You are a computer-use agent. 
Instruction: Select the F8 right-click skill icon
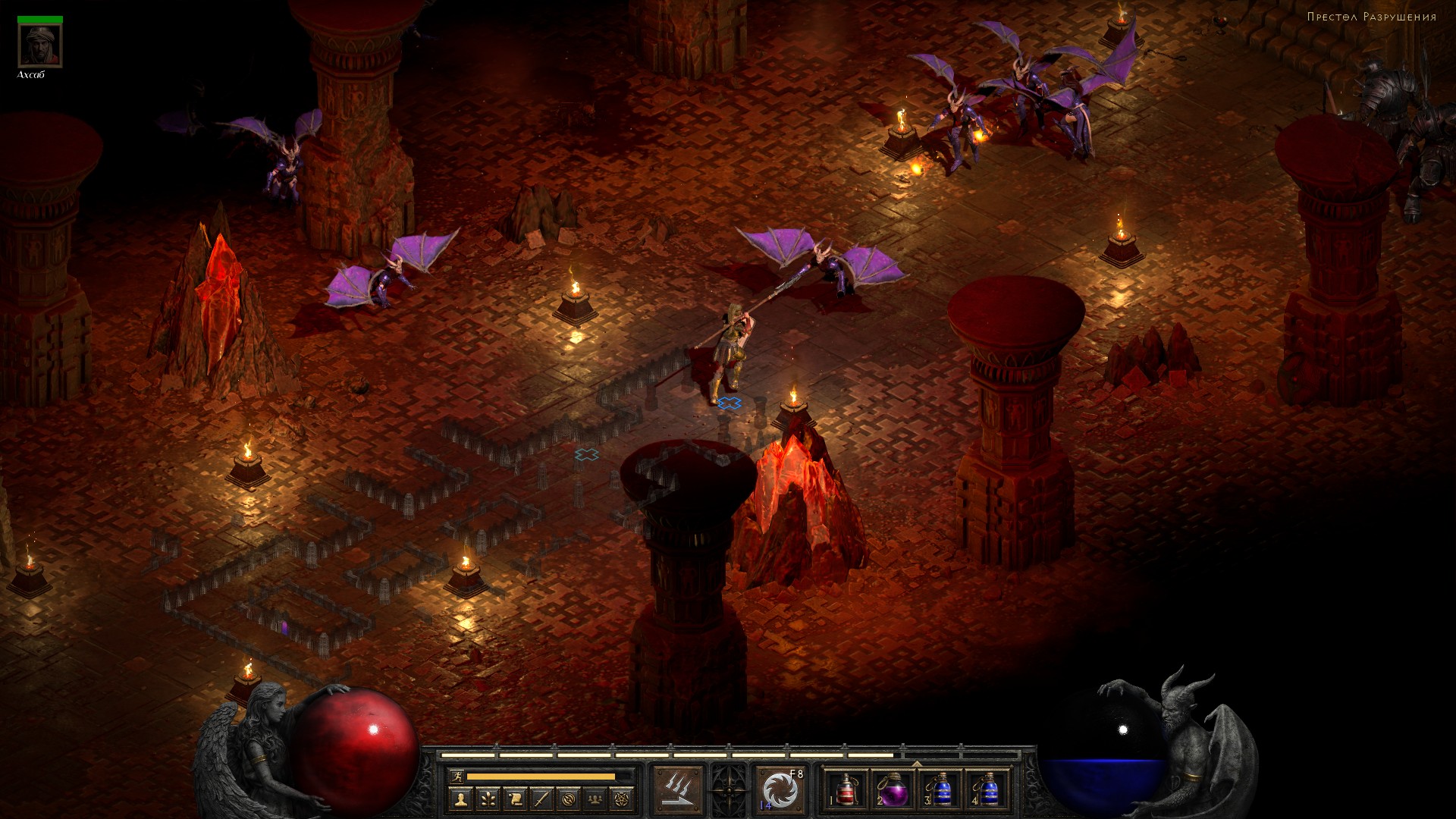click(781, 790)
